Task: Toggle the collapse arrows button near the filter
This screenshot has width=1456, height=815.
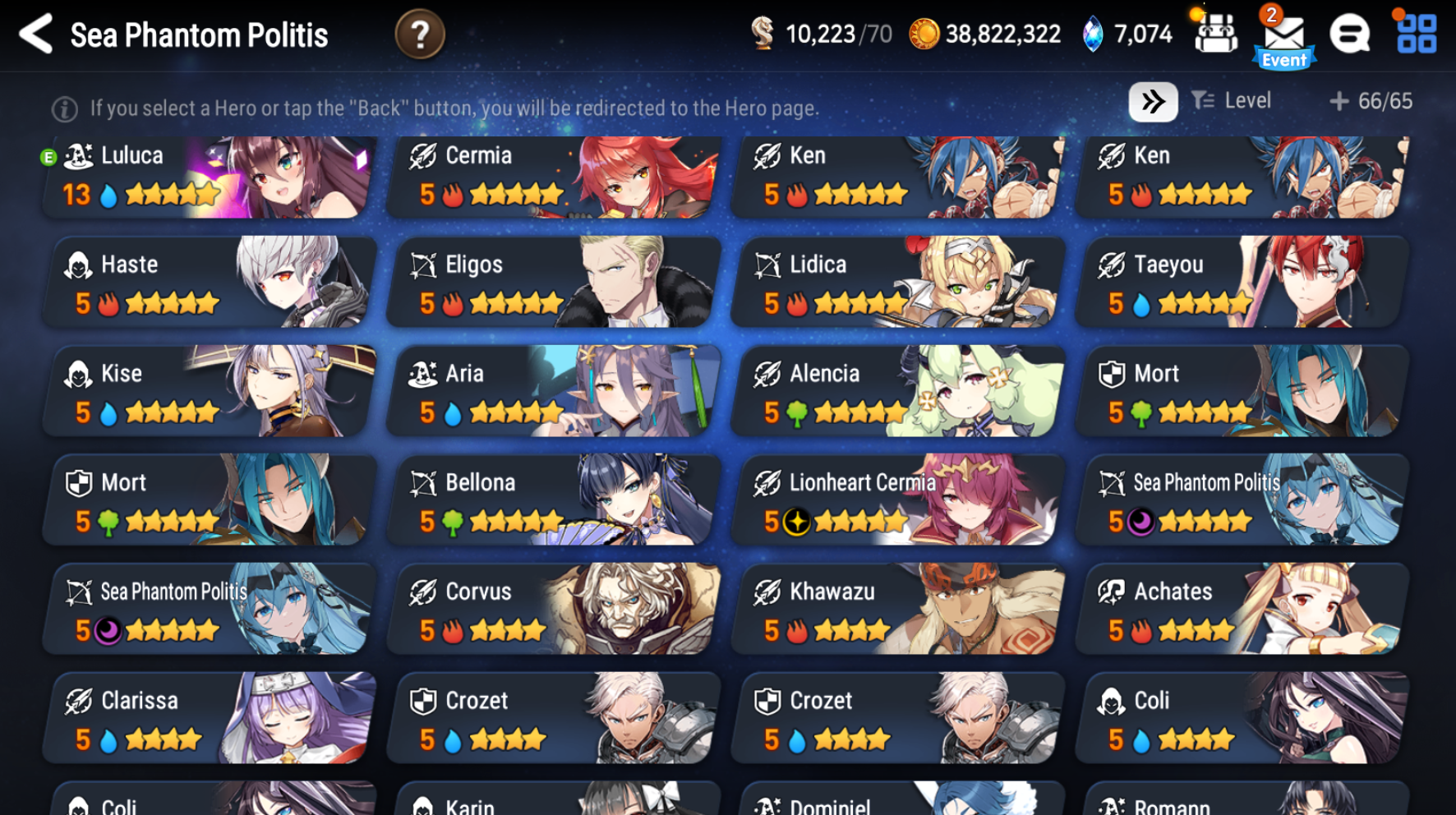Action: click(1154, 100)
